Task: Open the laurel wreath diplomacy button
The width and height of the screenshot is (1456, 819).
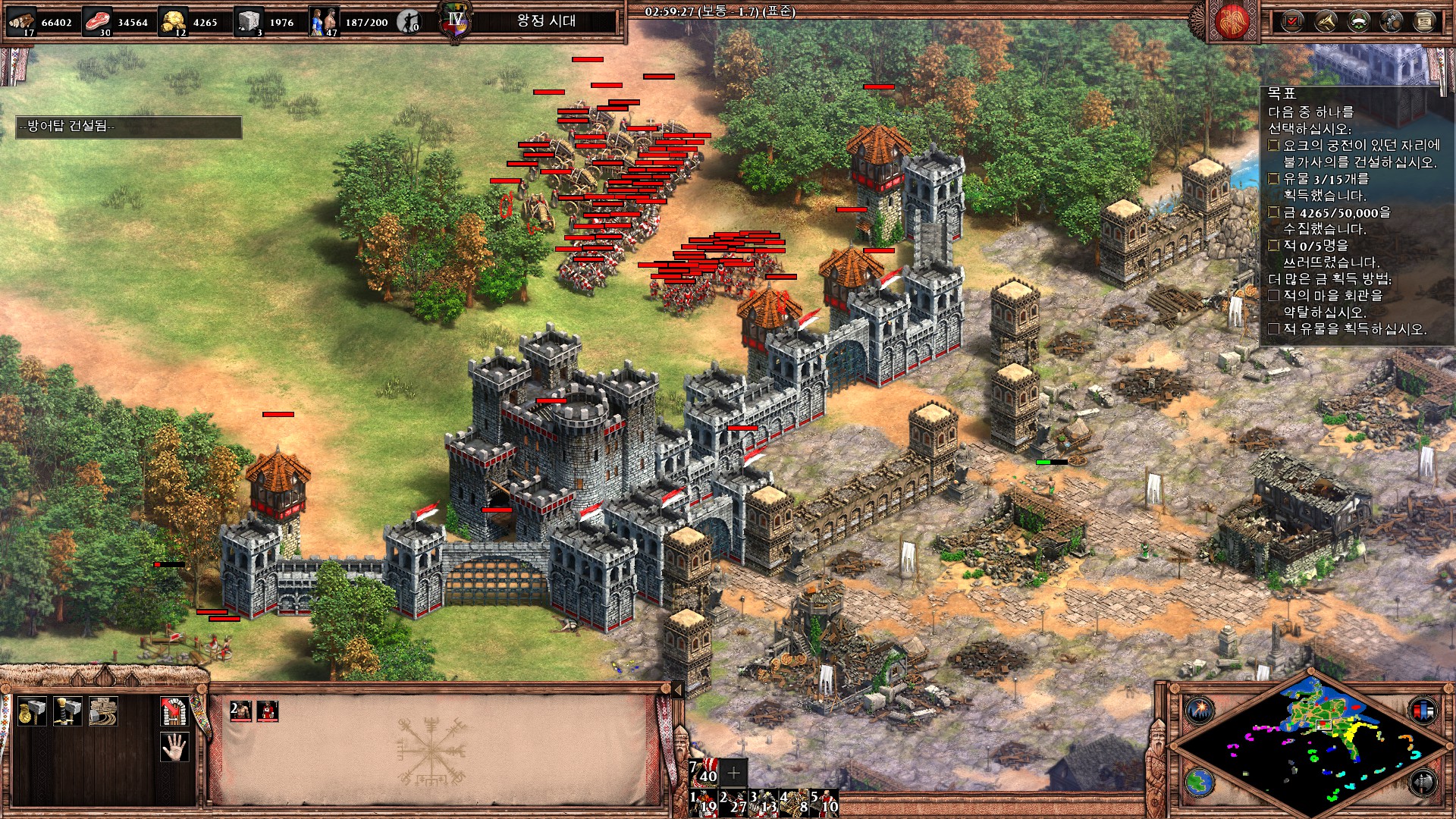Action: pyautogui.click(x=1358, y=21)
